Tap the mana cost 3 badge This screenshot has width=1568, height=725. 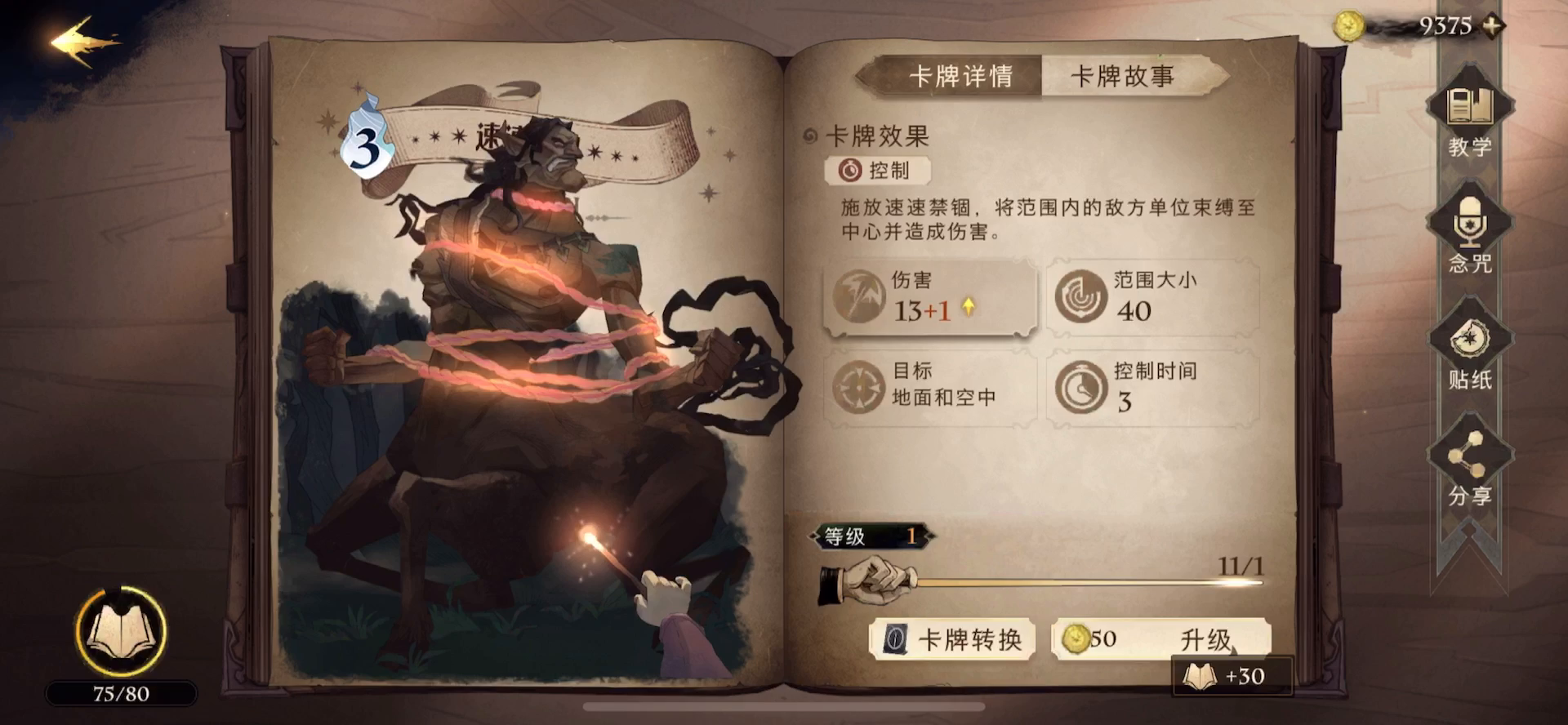367,145
